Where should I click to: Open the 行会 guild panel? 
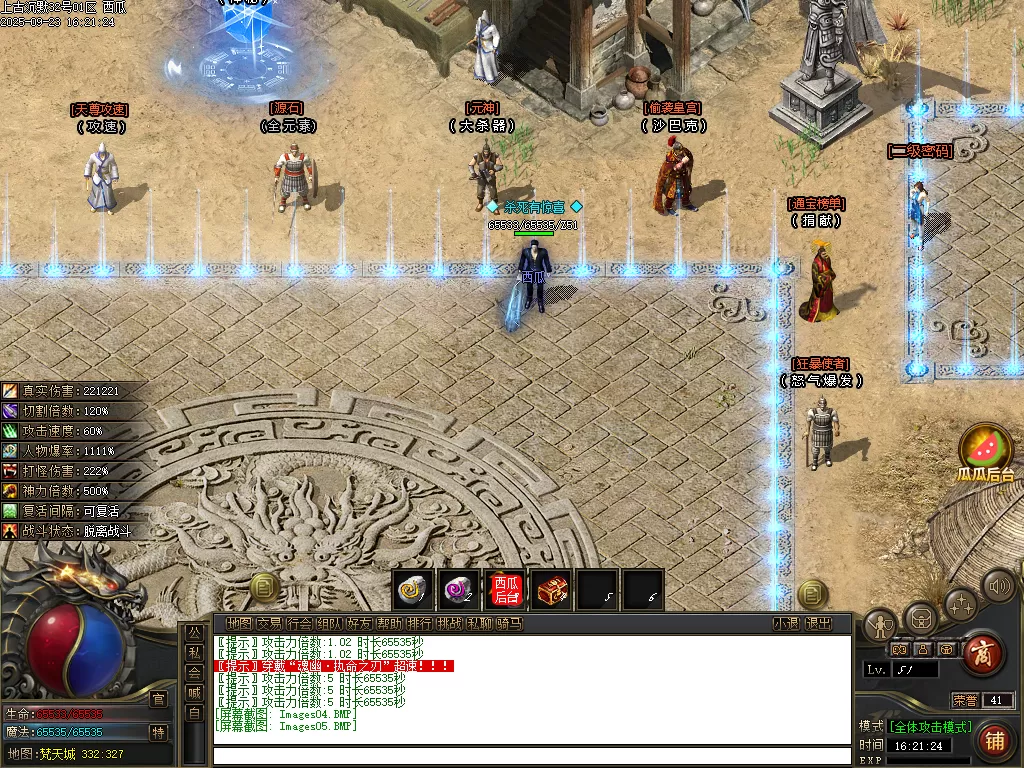(299, 624)
